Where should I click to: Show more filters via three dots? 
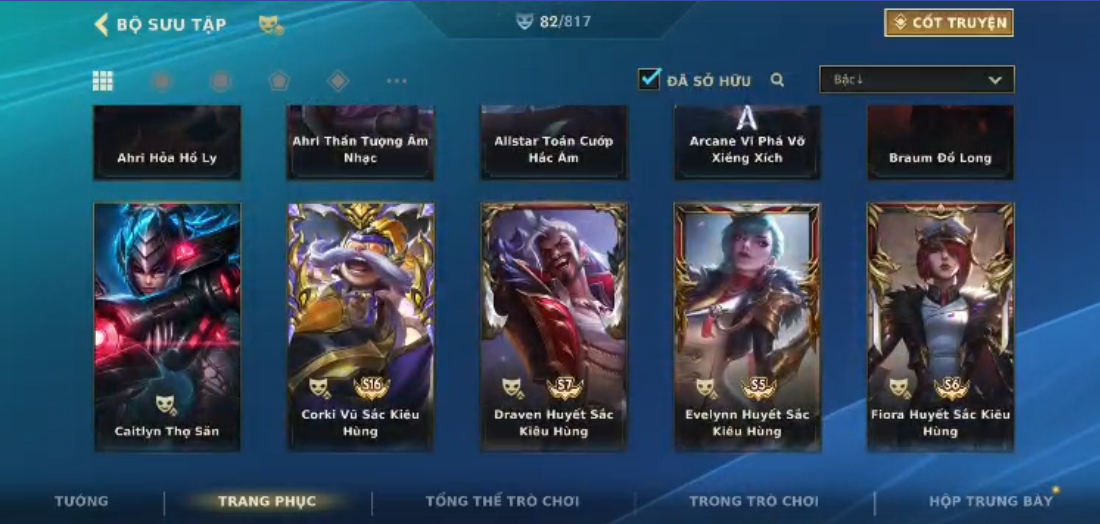397,81
